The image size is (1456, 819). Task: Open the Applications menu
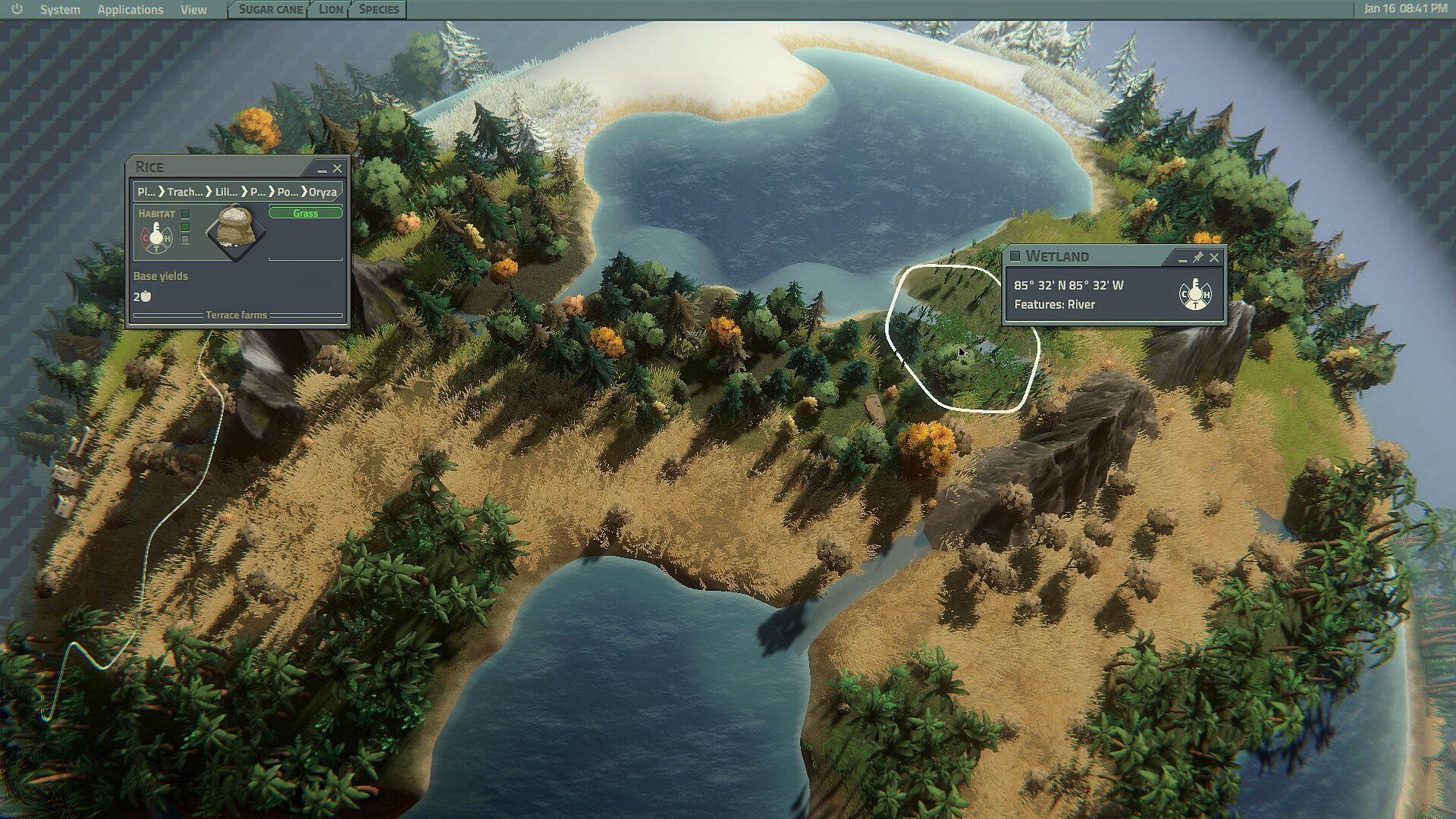click(x=130, y=10)
